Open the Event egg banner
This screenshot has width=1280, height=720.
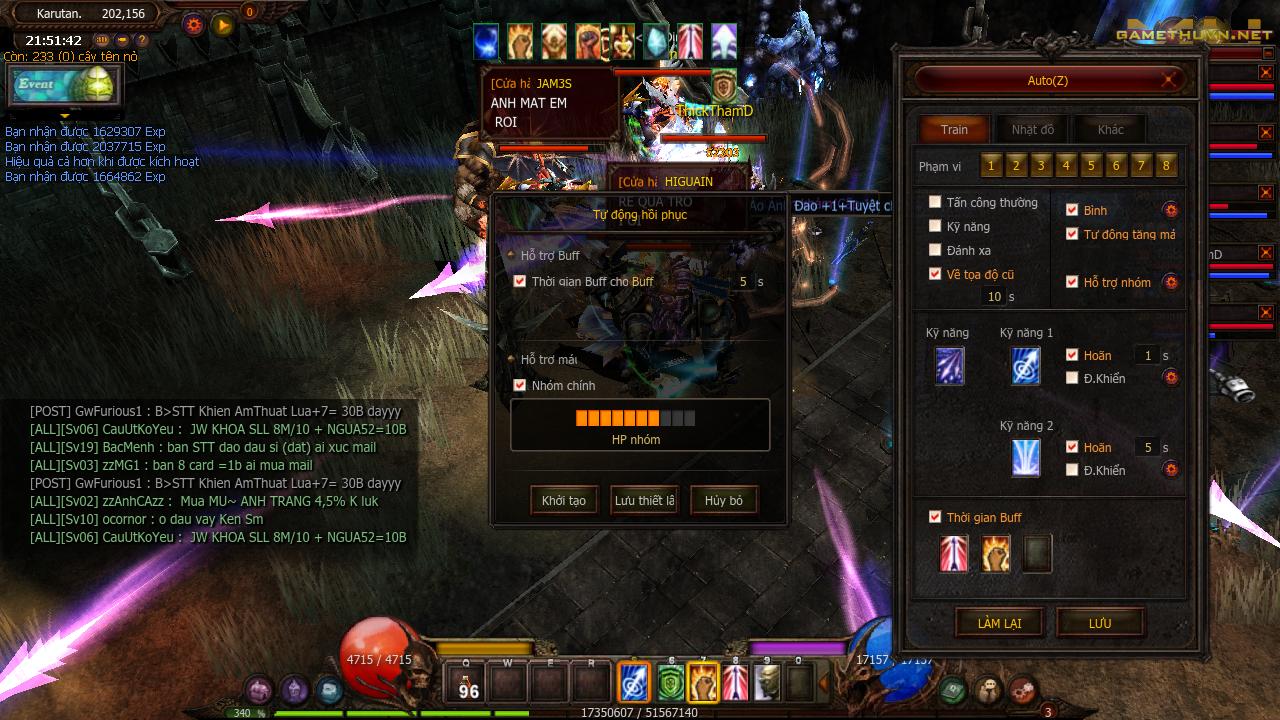pos(63,86)
